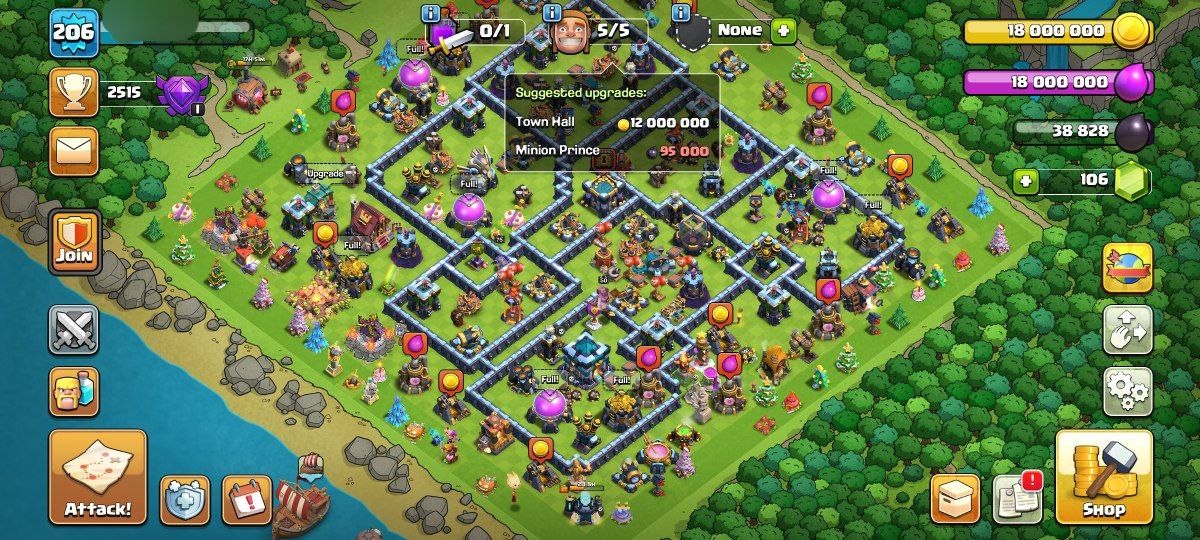The image size is (1200, 540).
Task: Open the trophy profile button
Action: pos(75,94)
